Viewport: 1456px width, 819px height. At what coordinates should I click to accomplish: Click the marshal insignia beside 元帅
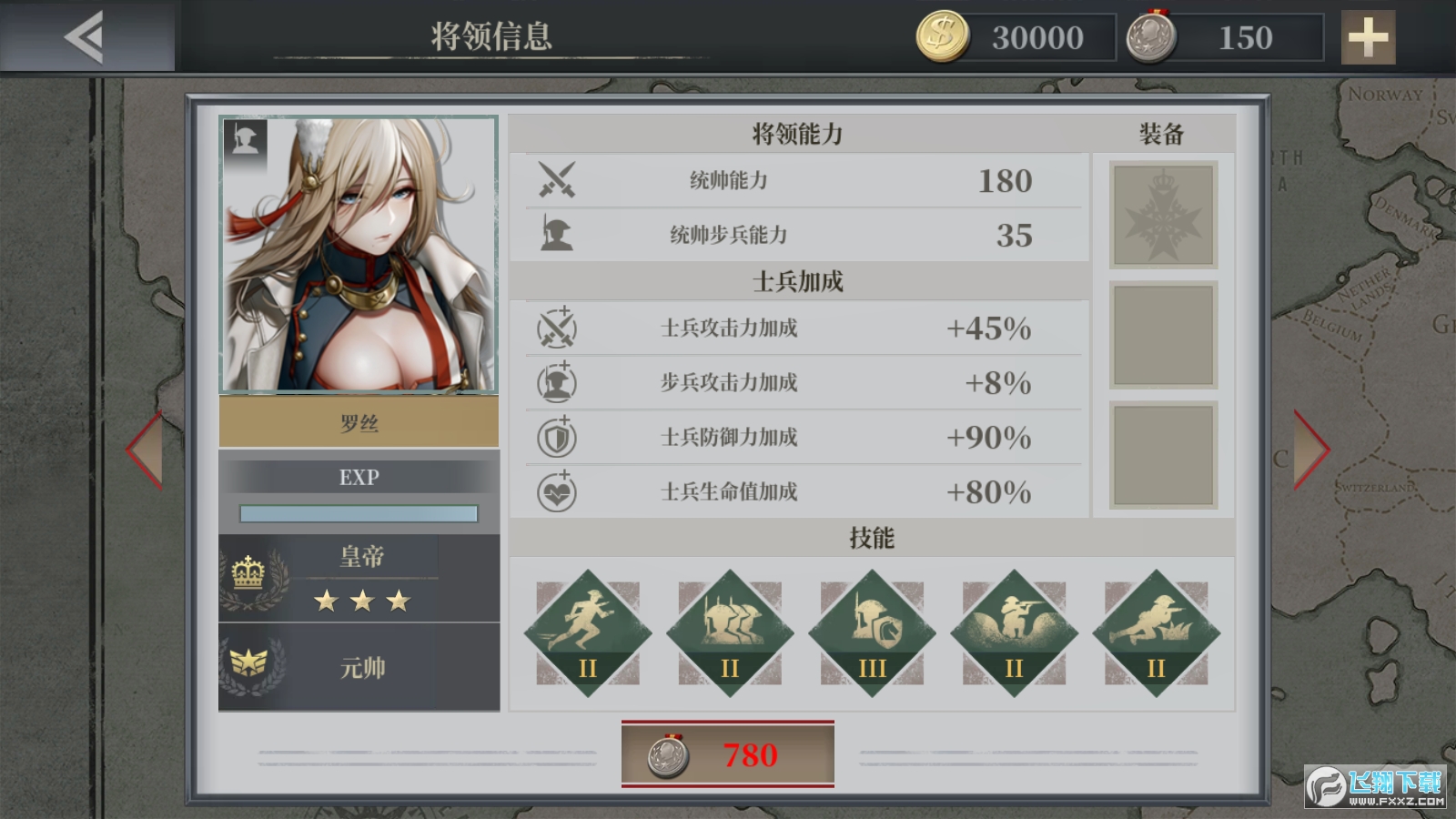(249, 665)
